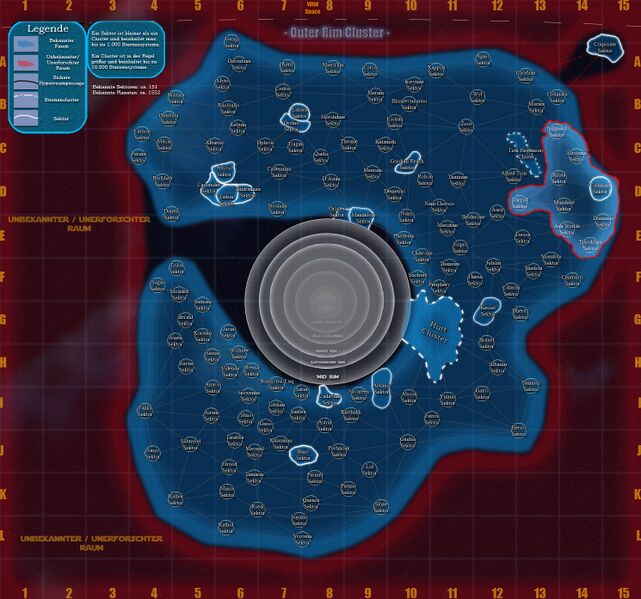Select the Corporate Sektor map marker
The height and width of the screenshot is (599, 641).
(603, 47)
